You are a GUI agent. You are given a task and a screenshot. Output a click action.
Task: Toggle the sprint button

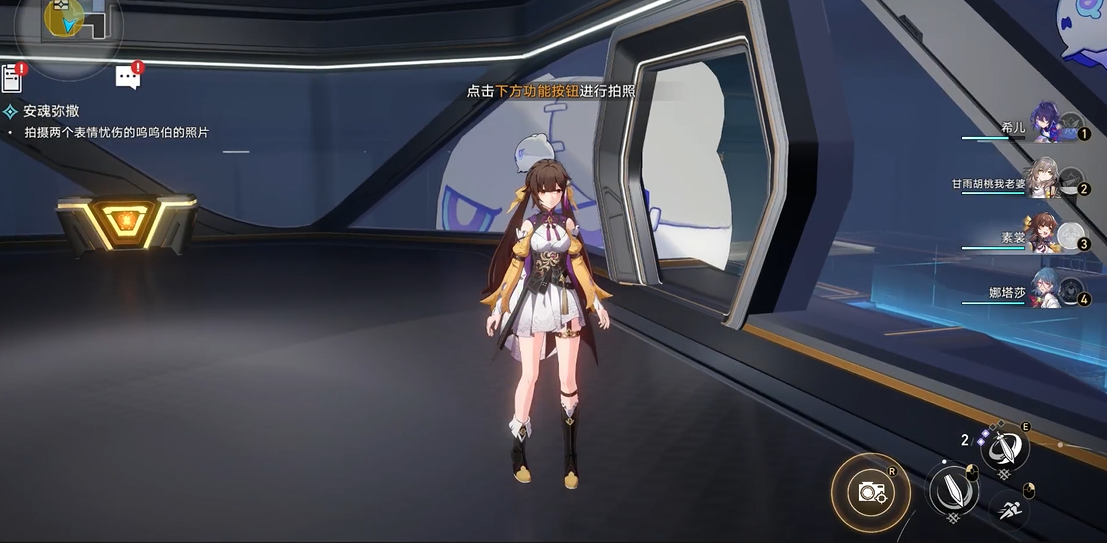[x=1008, y=510]
